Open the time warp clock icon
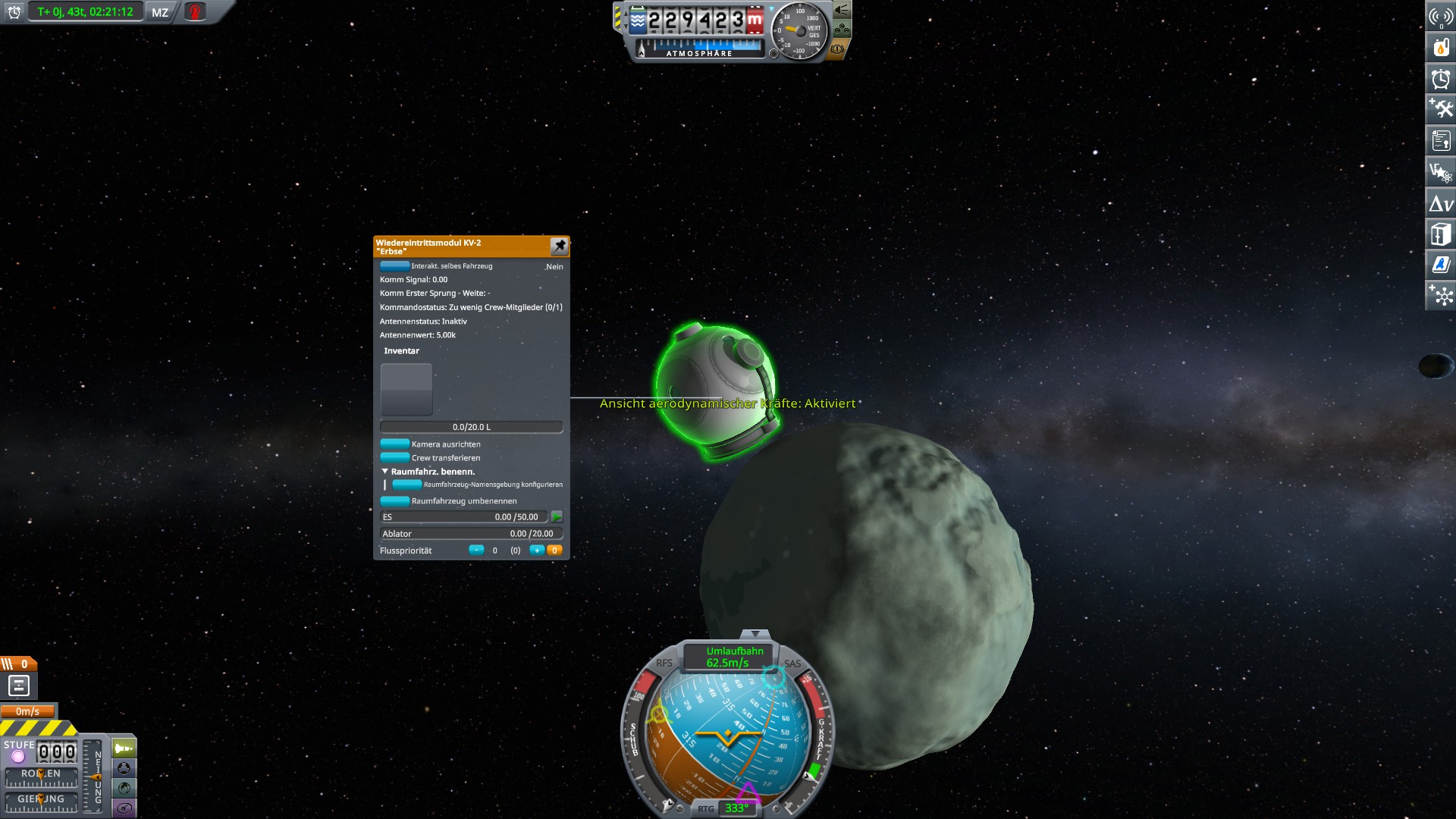This screenshot has width=1456, height=819. tap(14, 12)
